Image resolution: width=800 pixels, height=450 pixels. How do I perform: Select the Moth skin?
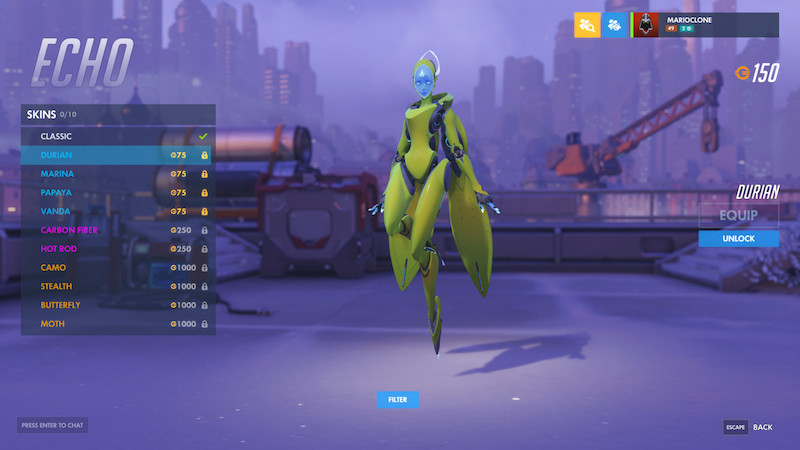point(118,324)
